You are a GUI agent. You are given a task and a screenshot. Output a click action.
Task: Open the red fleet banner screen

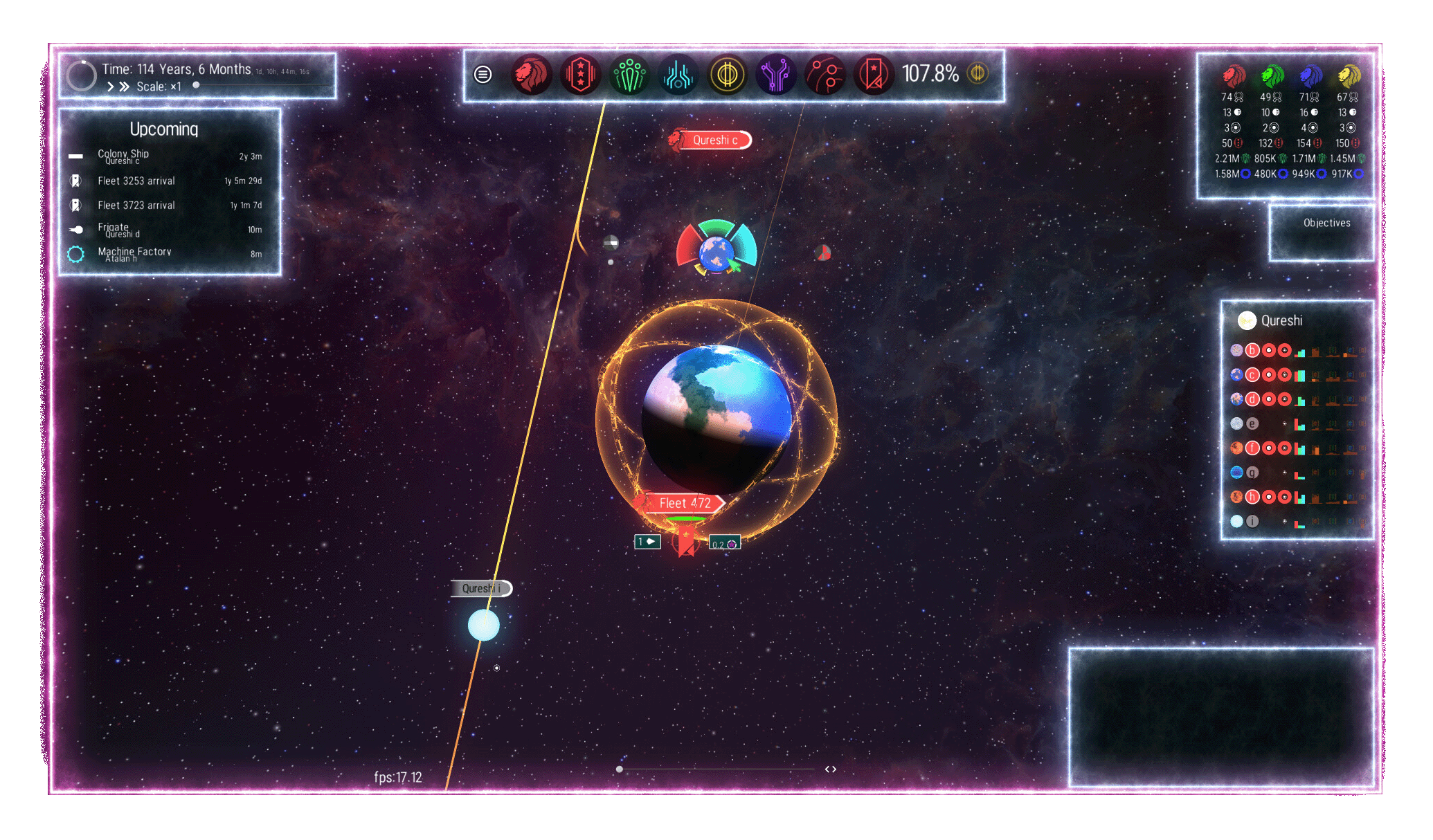click(x=874, y=74)
